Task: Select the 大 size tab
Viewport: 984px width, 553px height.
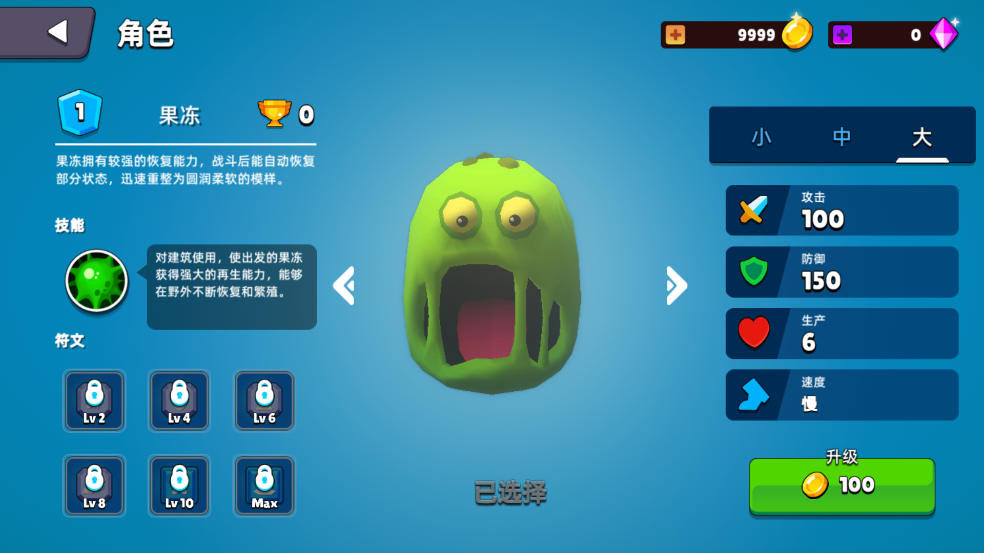Action: (921, 137)
